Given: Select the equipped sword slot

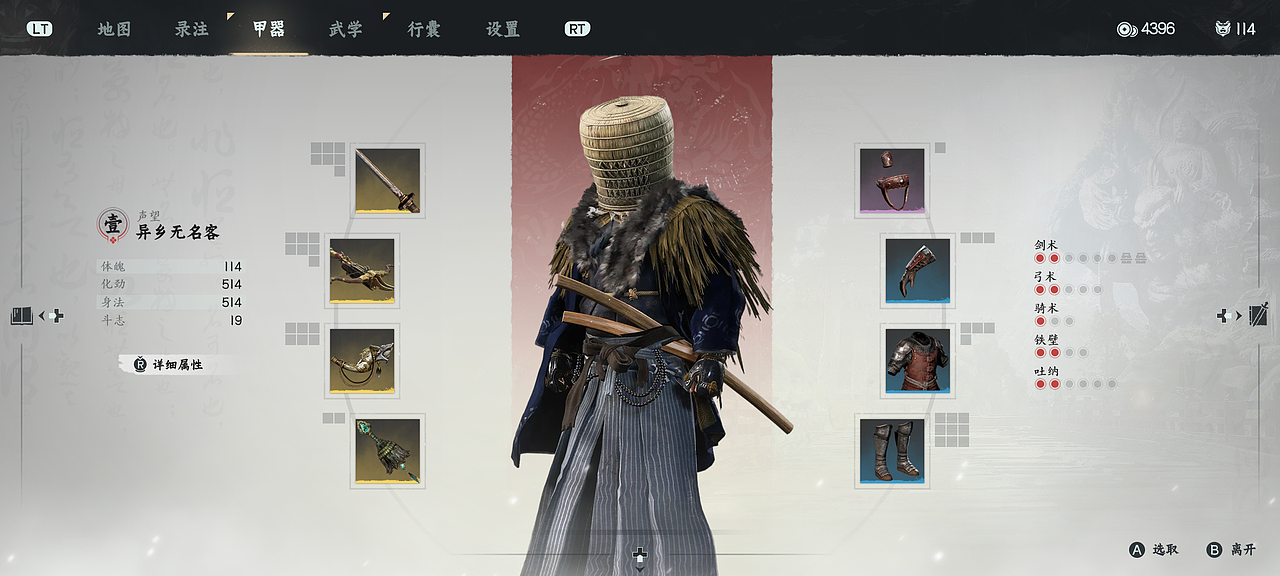Looking at the screenshot, I should click(387, 181).
